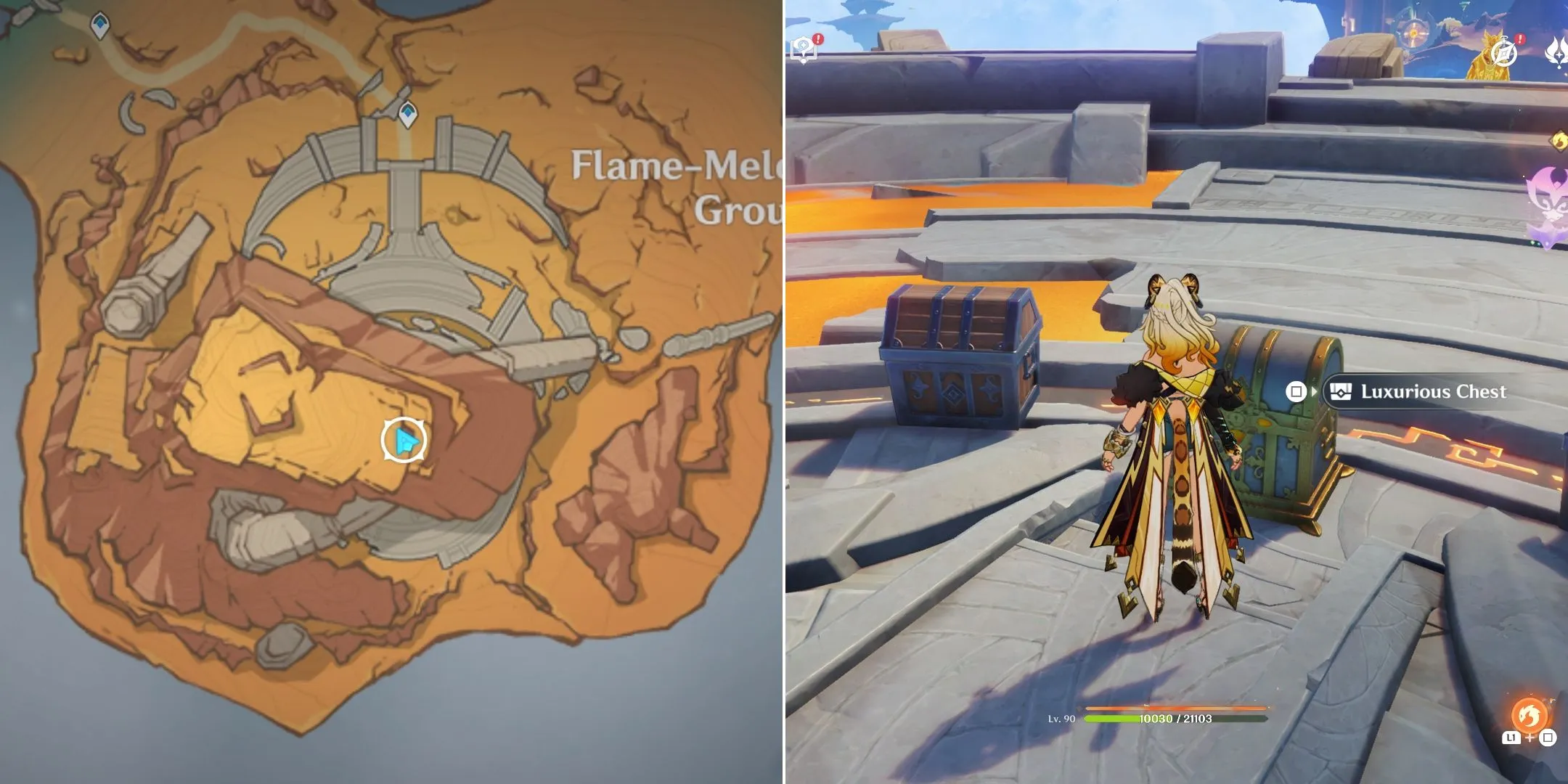The height and width of the screenshot is (784, 1568).
Task: Toggle the player arrow marker on map
Action: pos(404,439)
